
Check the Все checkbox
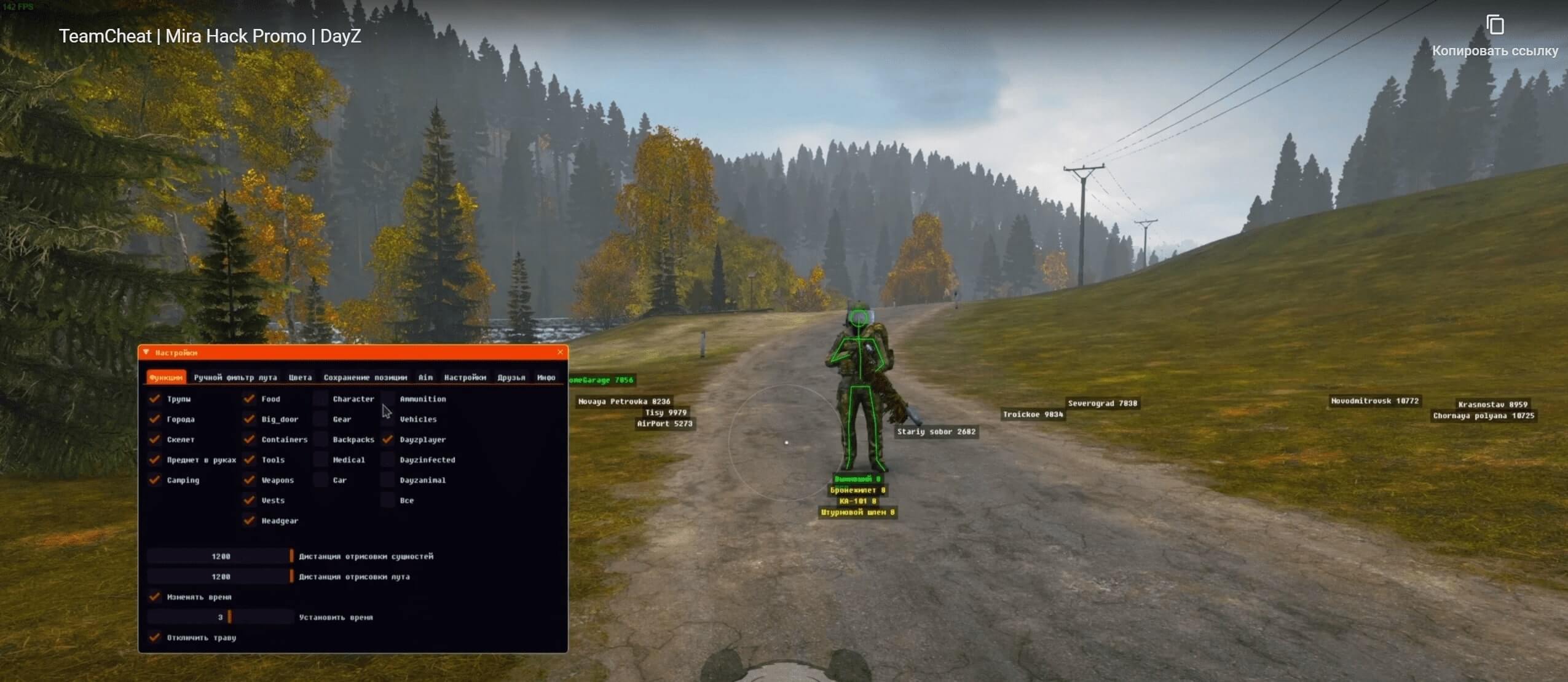(x=387, y=501)
